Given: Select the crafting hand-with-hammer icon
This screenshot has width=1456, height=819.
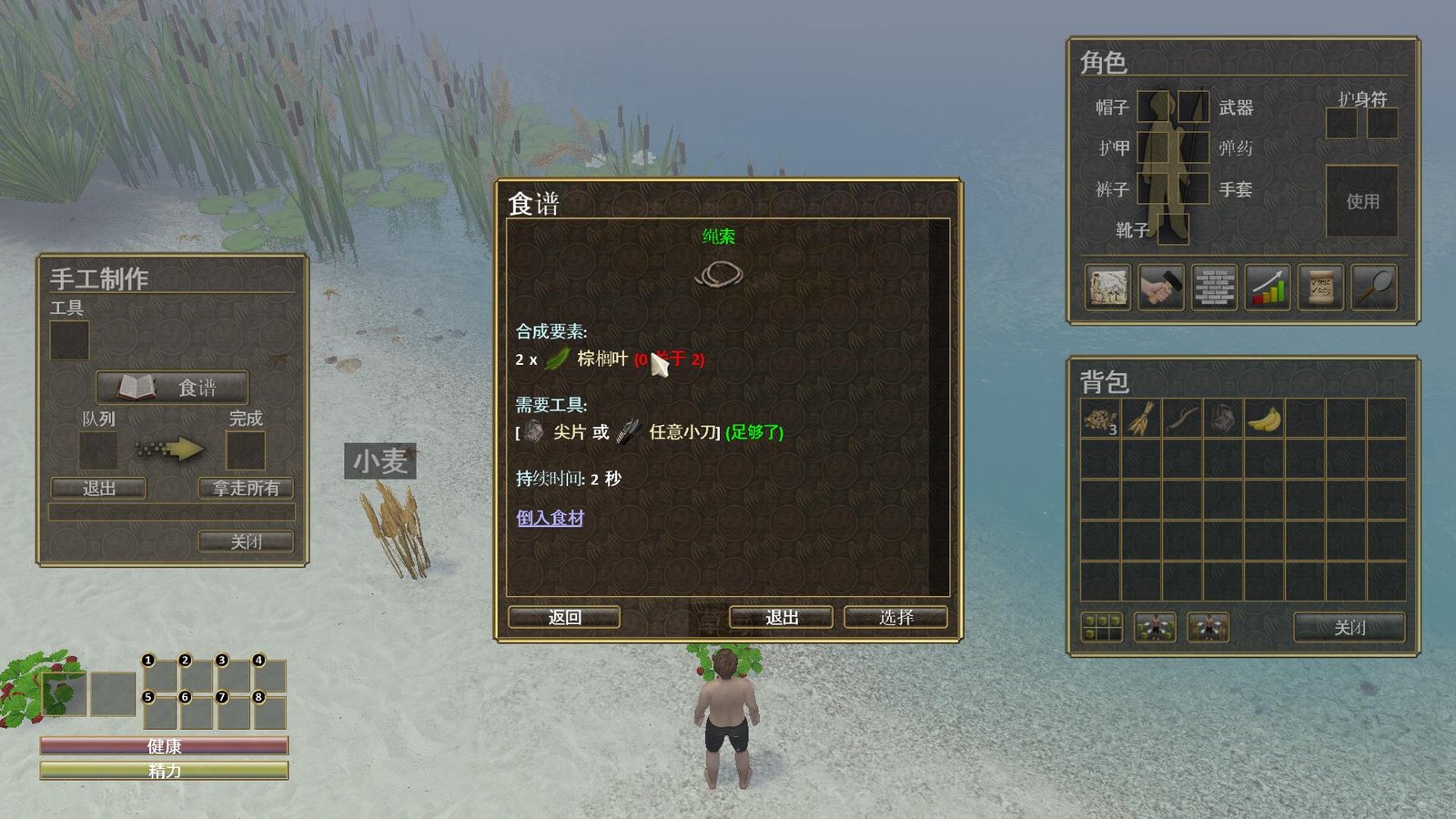Looking at the screenshot, I should pos(1159,288).
